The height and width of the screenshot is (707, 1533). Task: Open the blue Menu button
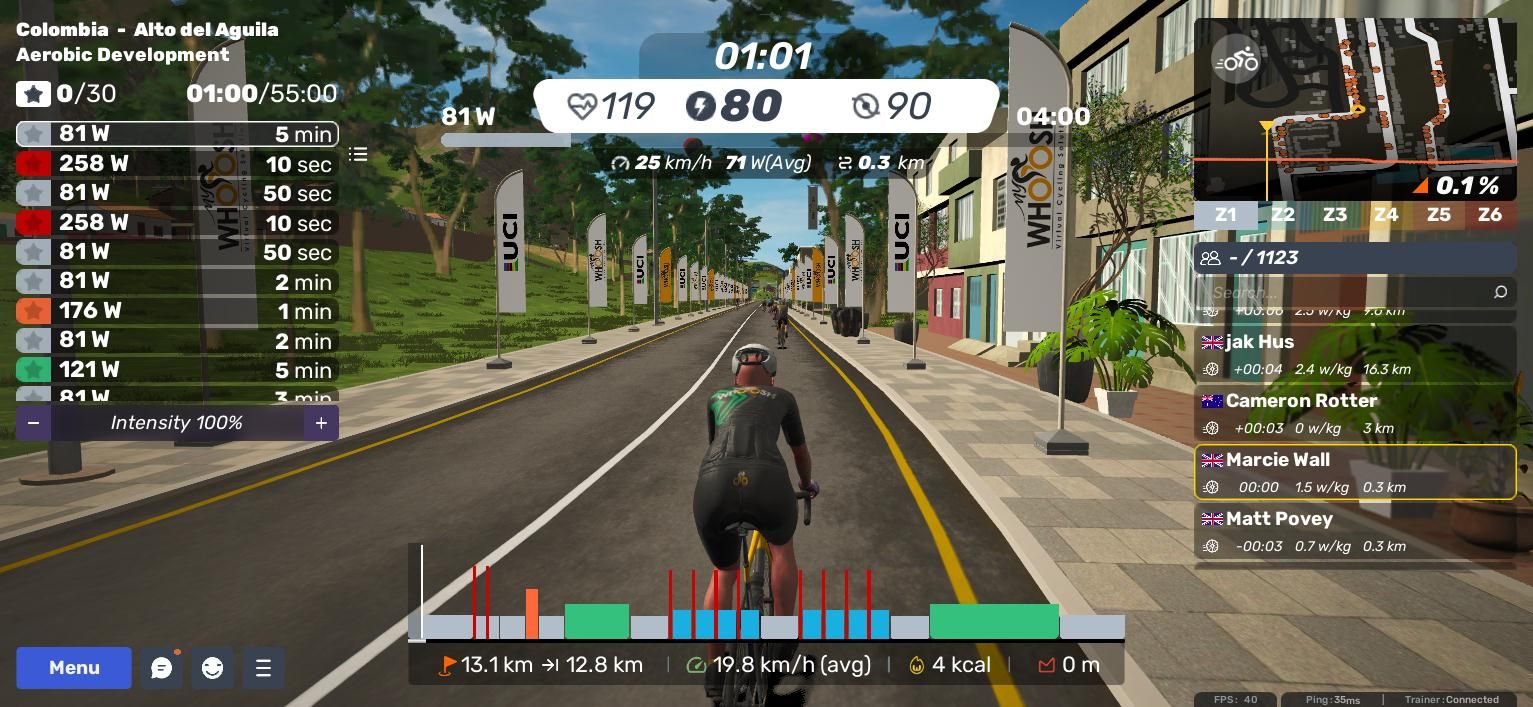74,668
